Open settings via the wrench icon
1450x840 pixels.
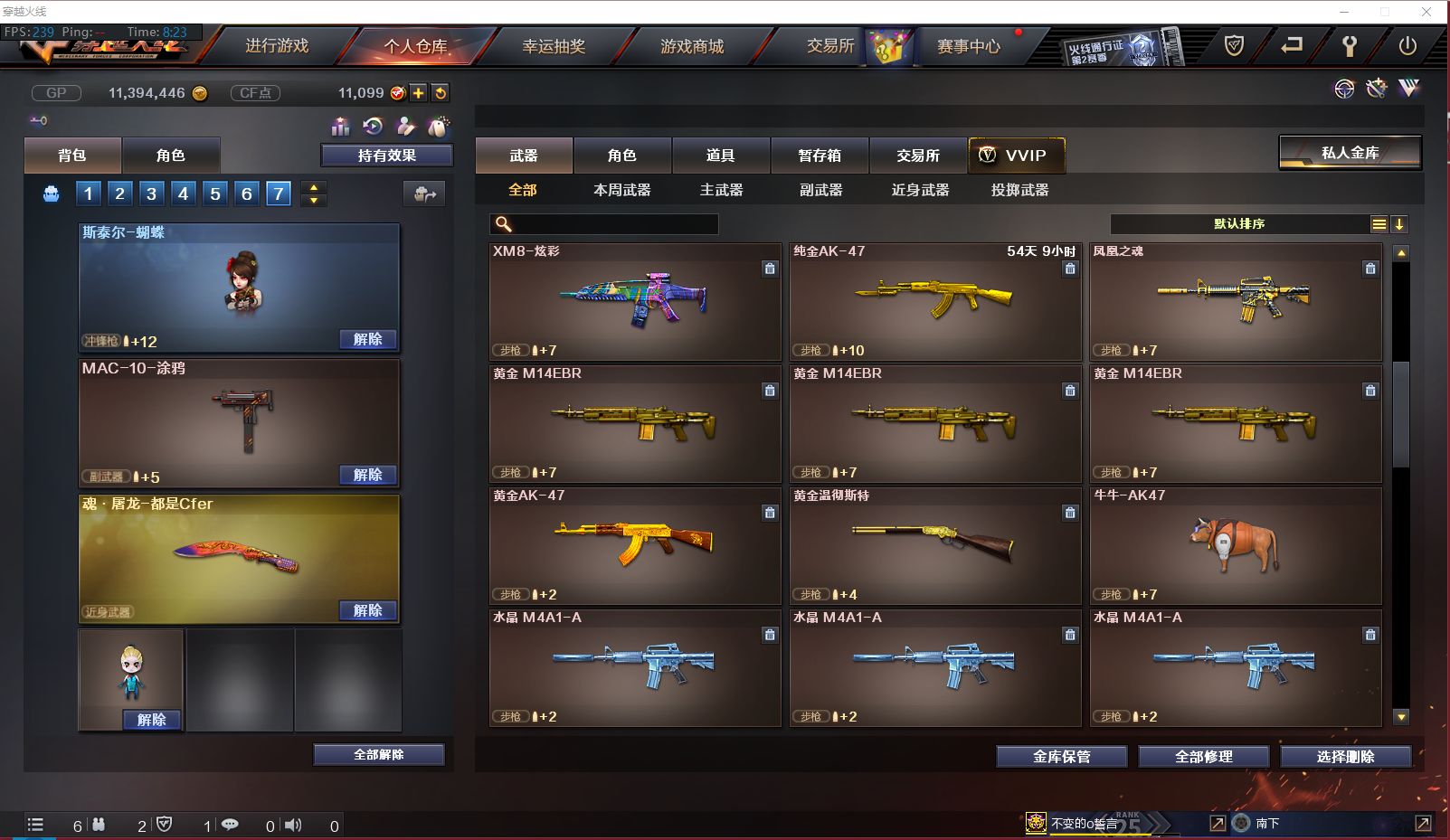(x=1350, y=46)
